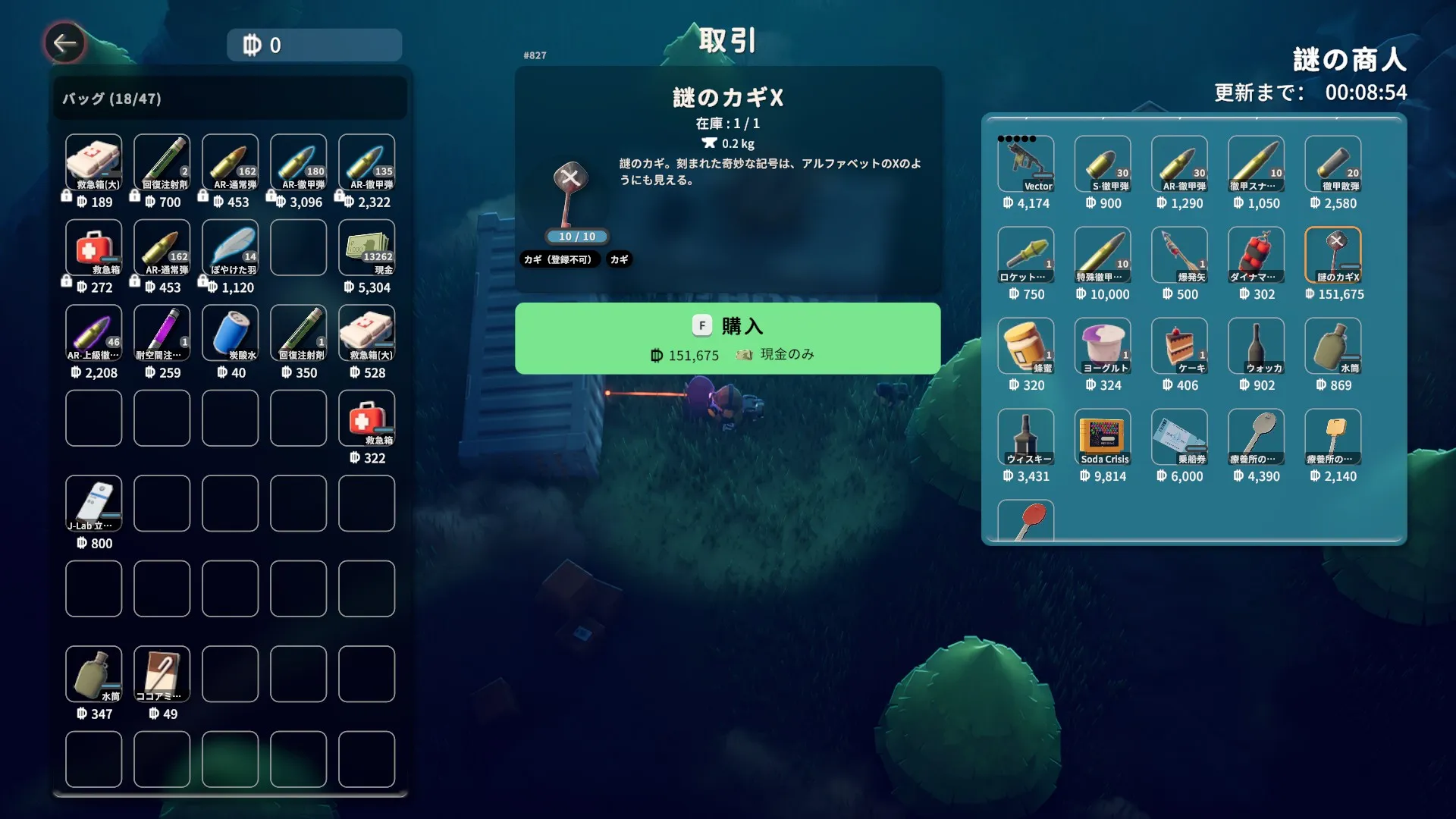The image size is (1456, 819).
Task: Choose the 謎のカギX merchant item
Action: [1332, 255]
